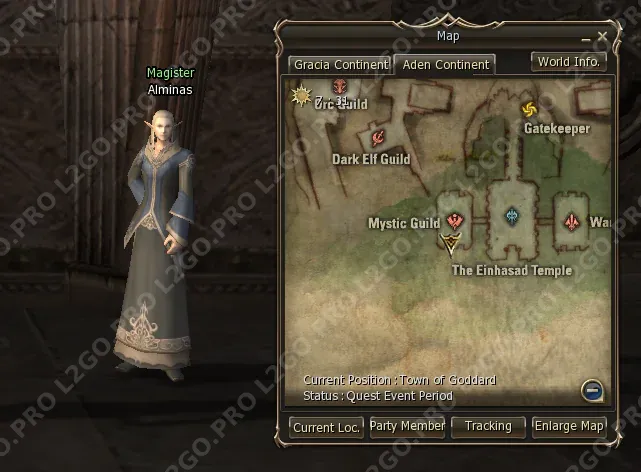Screen dimensions: 641x472
Task: Switch to the Gracia Continent tab
Action: click(339, 65)
